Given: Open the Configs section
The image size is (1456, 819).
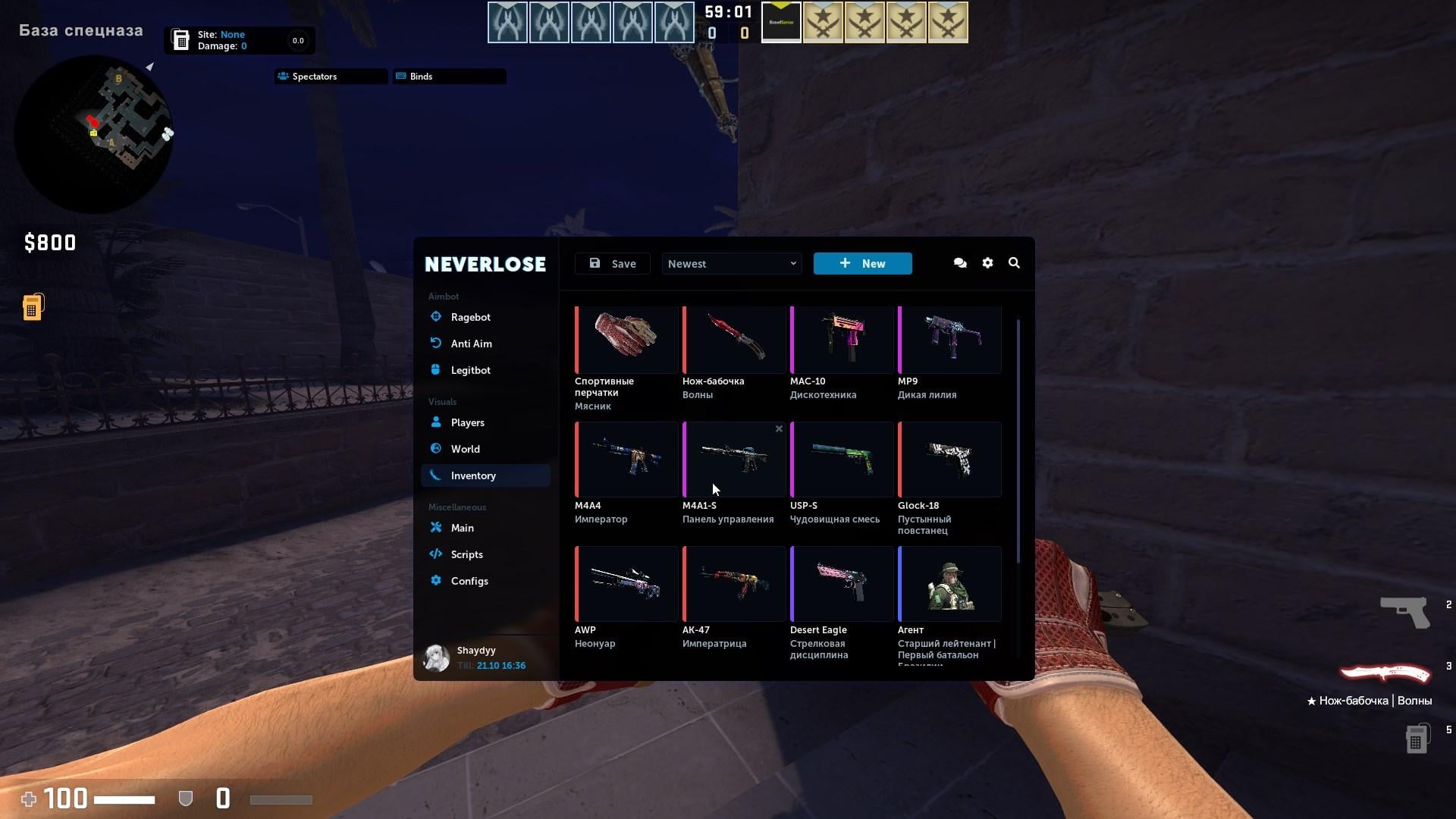Looking at the screenshot, I should tap(469, 581).
